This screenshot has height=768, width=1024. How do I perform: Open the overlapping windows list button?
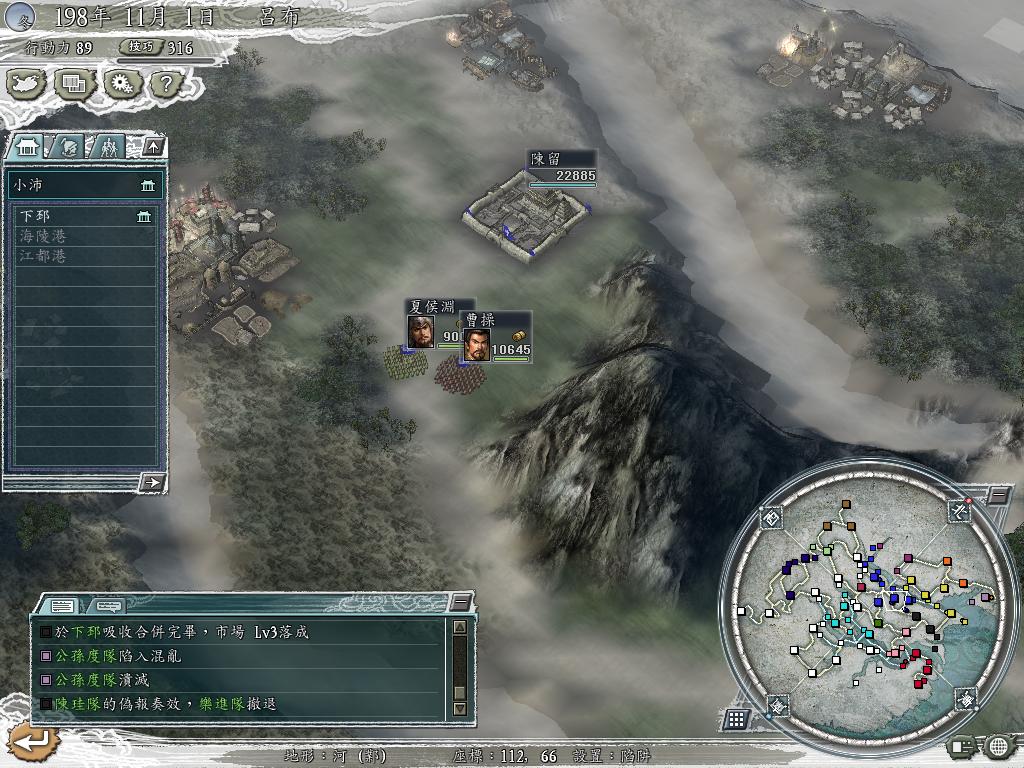pyautogui.click(x=74, y=84)
